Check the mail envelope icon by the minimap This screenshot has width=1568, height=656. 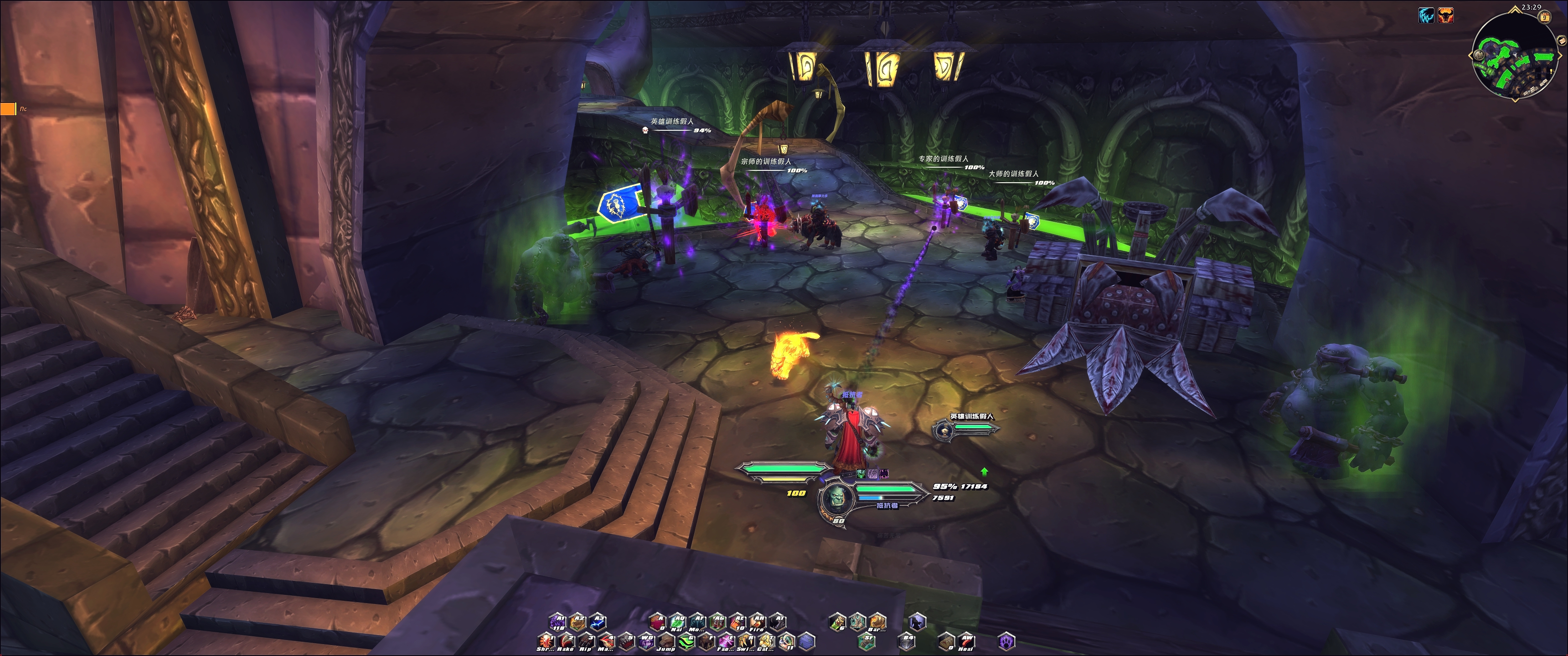[x=1562, y=40]
